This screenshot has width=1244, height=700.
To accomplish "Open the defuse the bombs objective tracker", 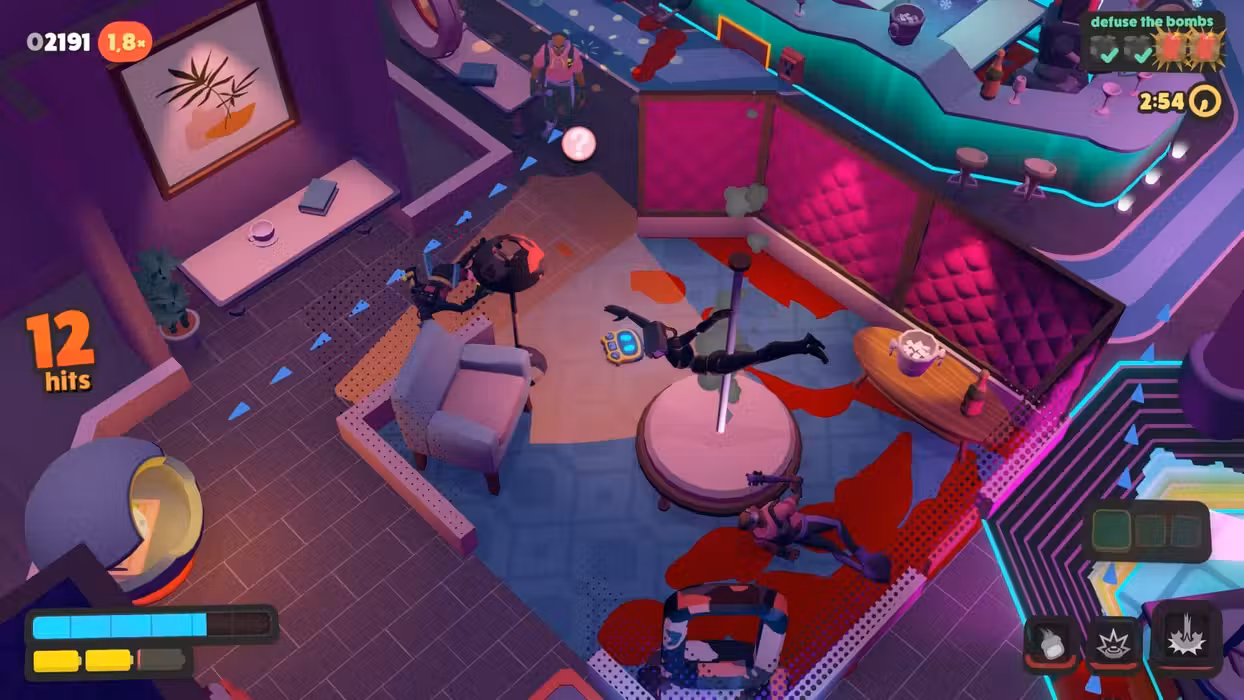I will click(x=1152, y=42).
